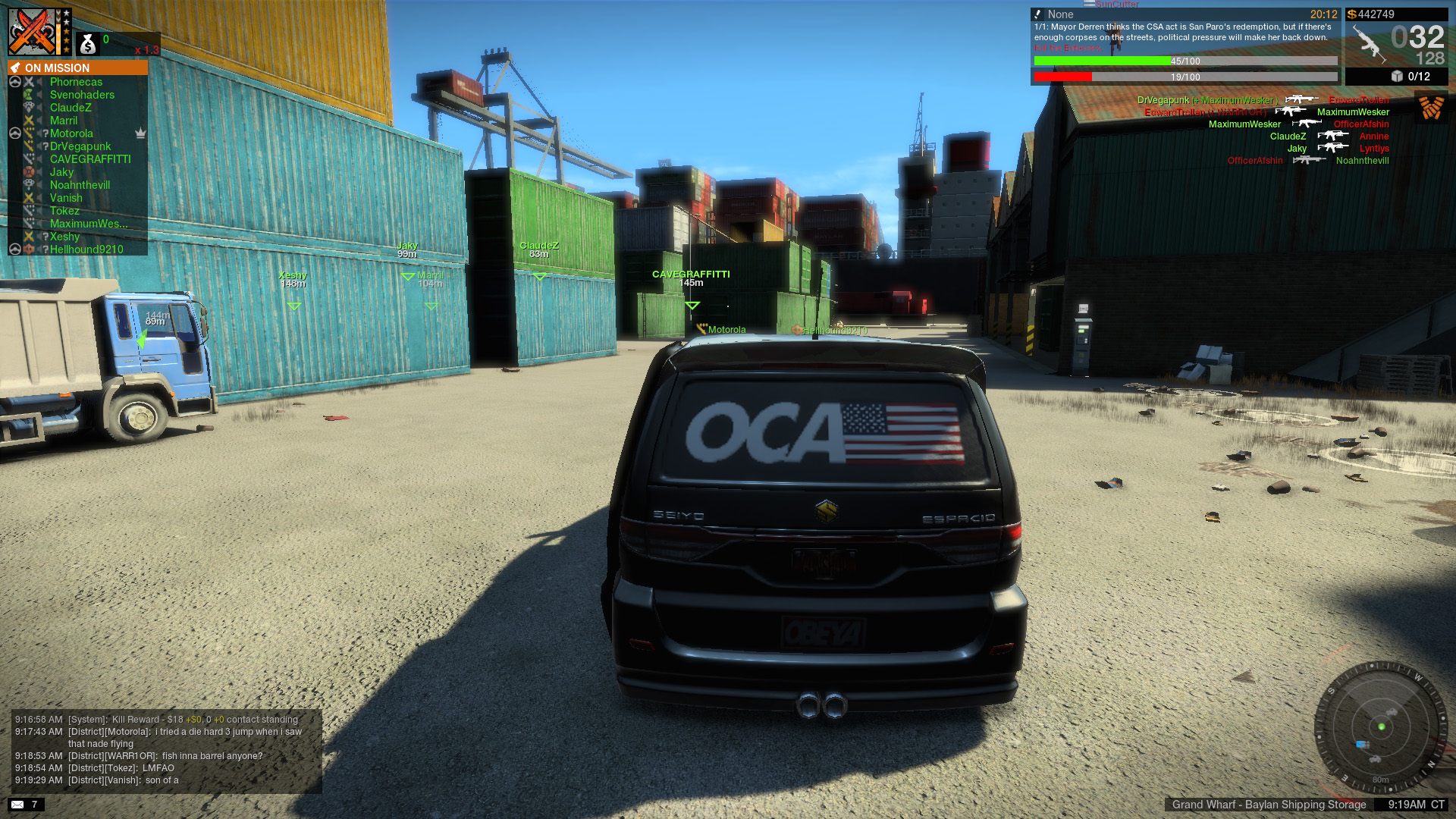Select player Svenohaders in the roster
This screenshot has width=1456, height=819.
coord(81,95)
